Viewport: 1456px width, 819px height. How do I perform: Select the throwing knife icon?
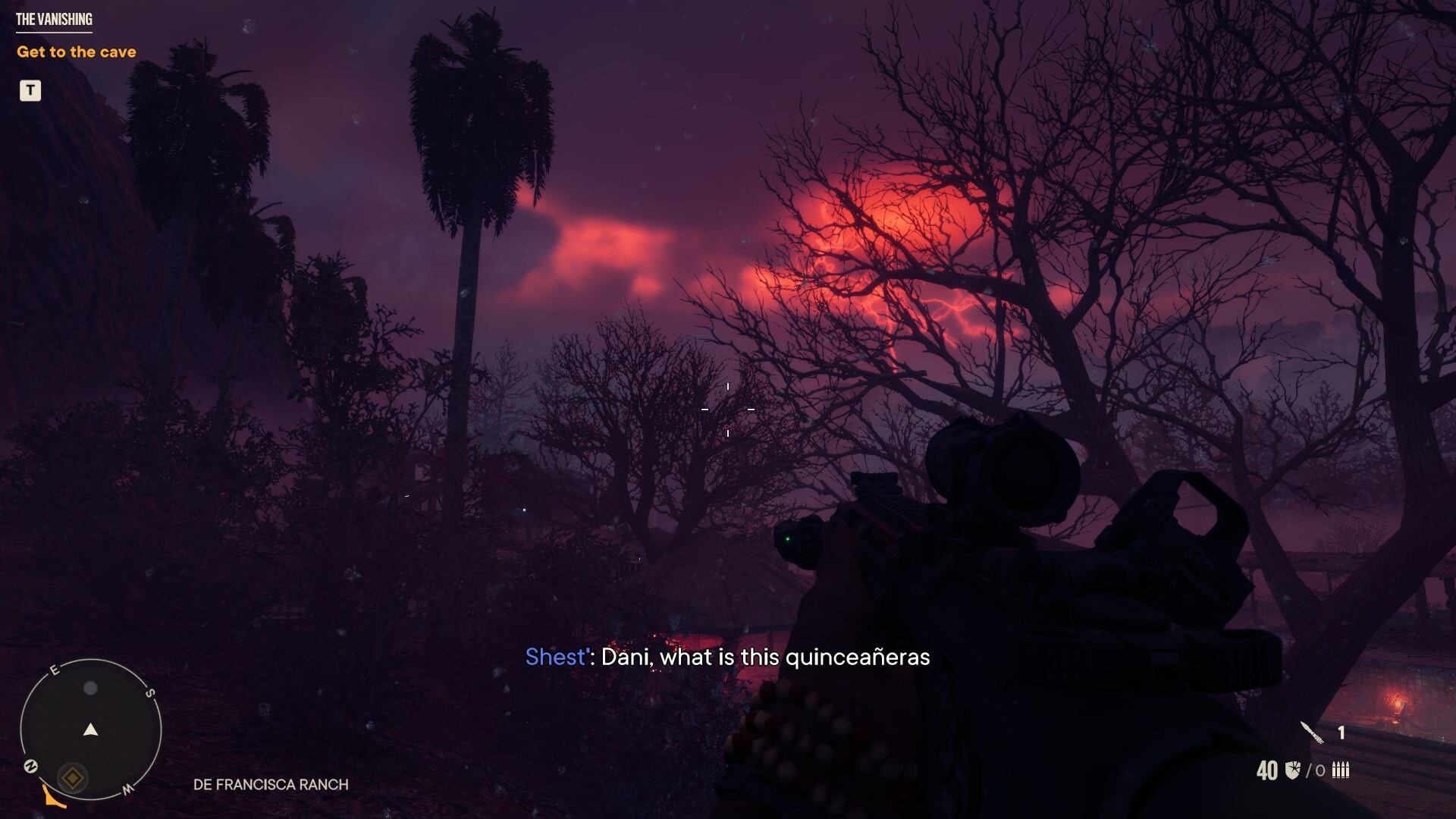(1311, 733)
